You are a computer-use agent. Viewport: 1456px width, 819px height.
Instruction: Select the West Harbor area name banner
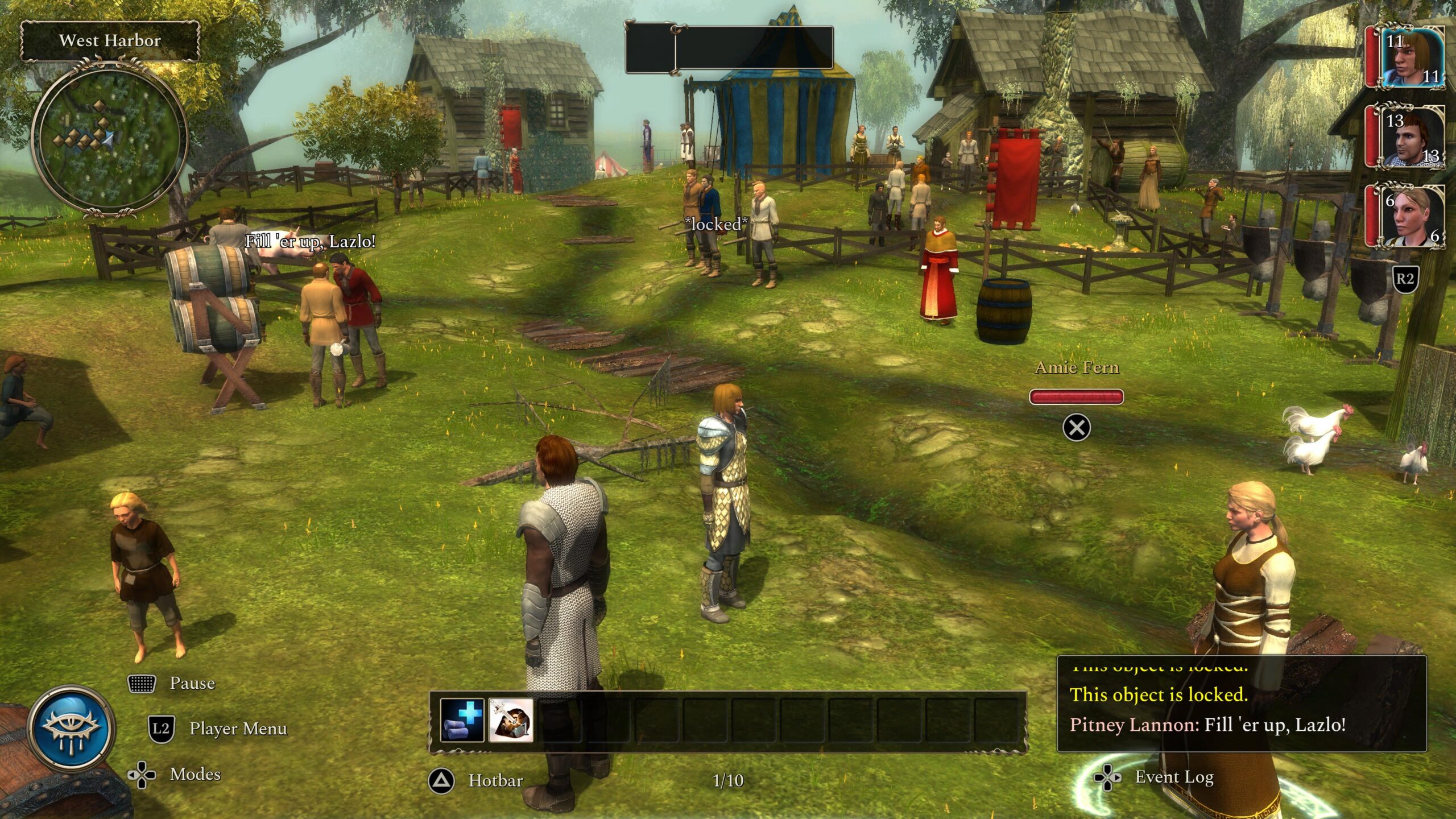110,40
